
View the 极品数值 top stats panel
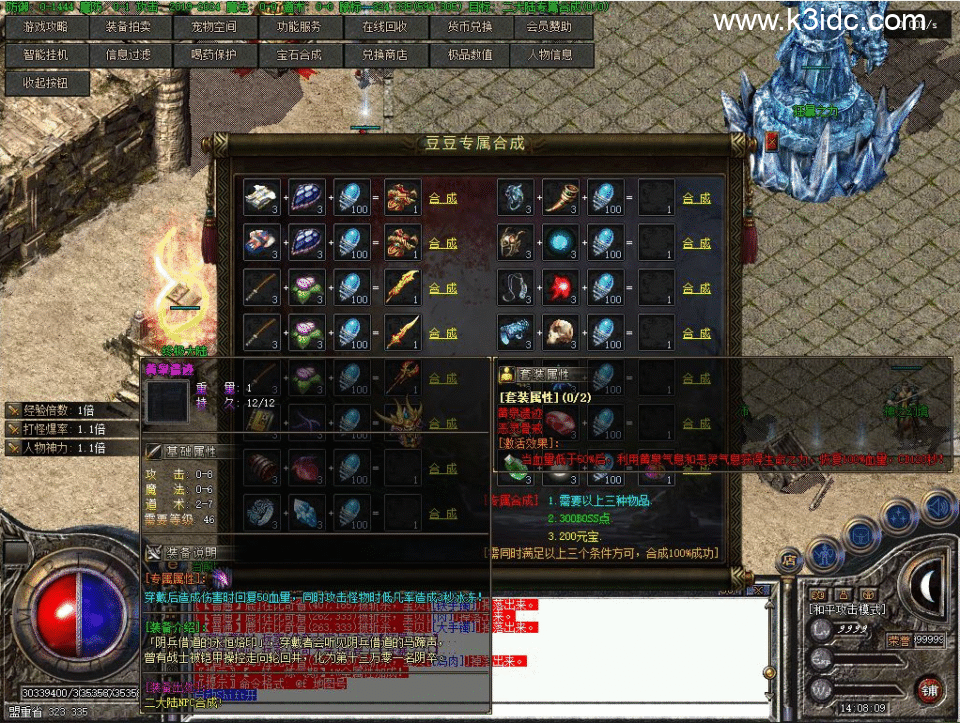(x=469, y=56)
